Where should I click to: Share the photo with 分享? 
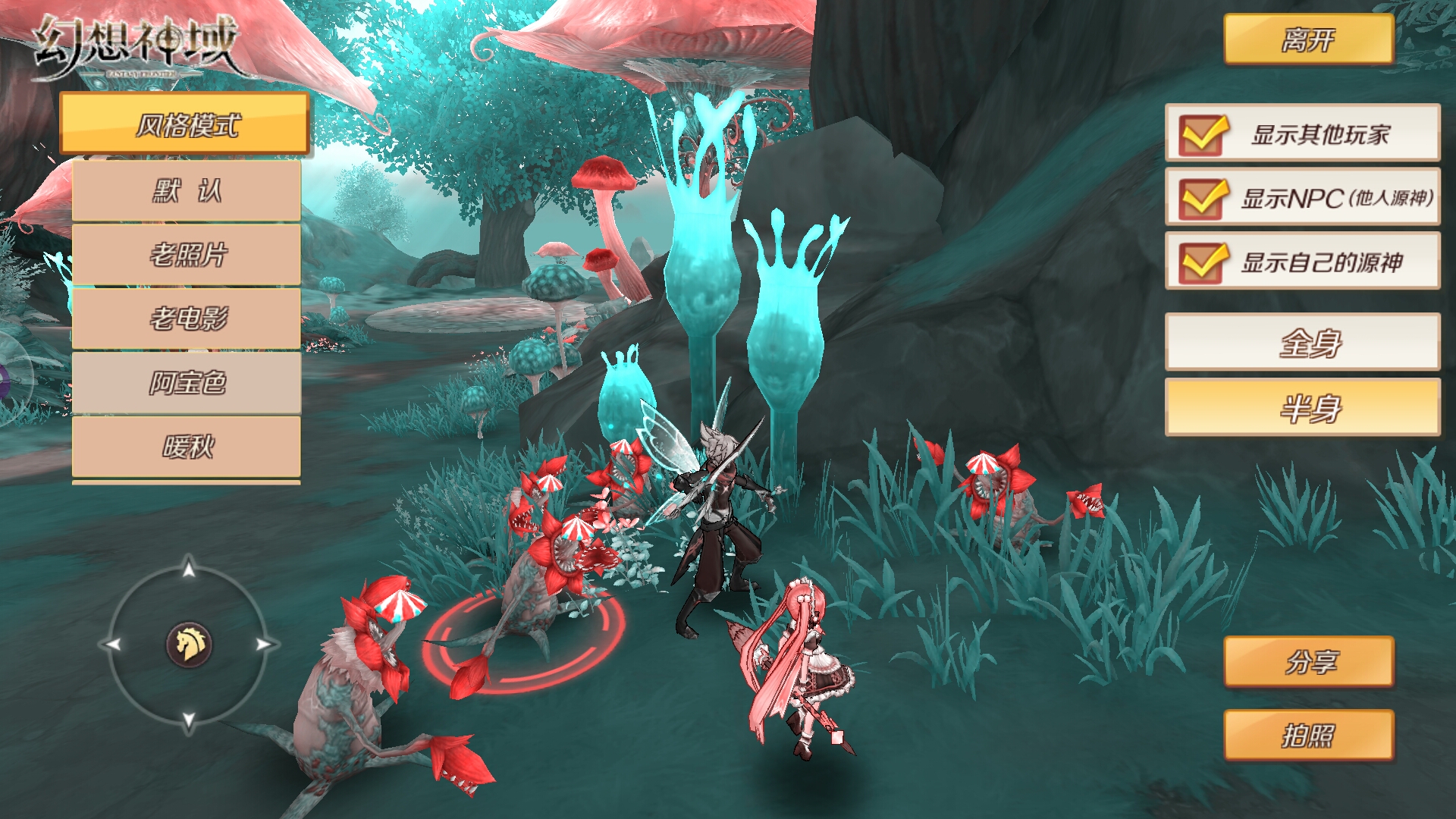1308,662
